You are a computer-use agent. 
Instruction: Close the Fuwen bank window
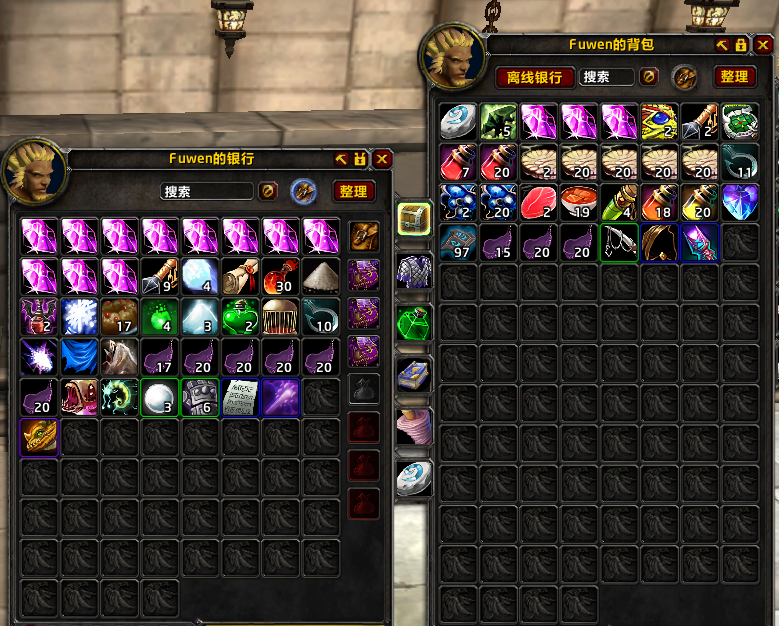[382, 159]
